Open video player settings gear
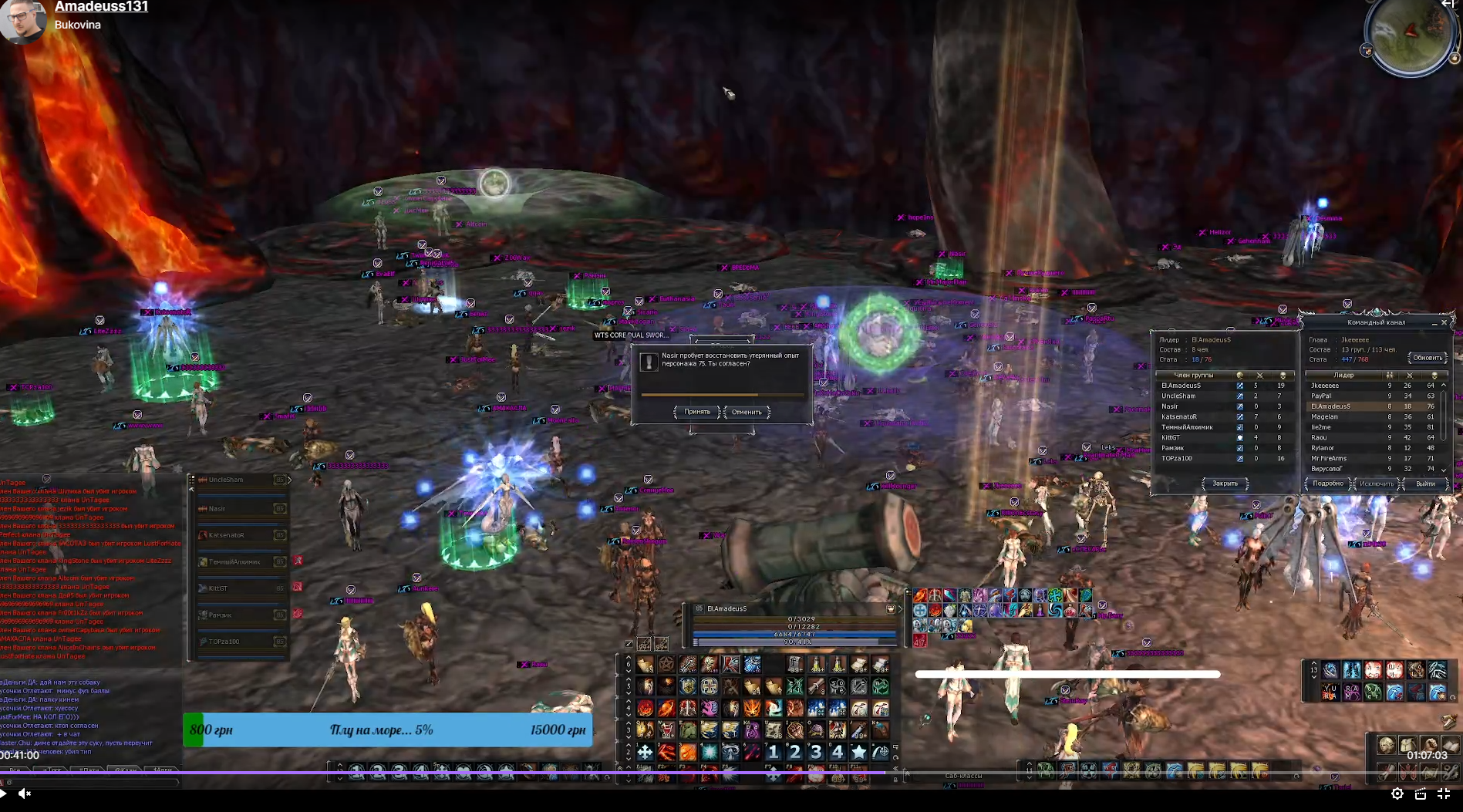Image resolution: width=1463 pixels, height=812 pixels. 1397,793
